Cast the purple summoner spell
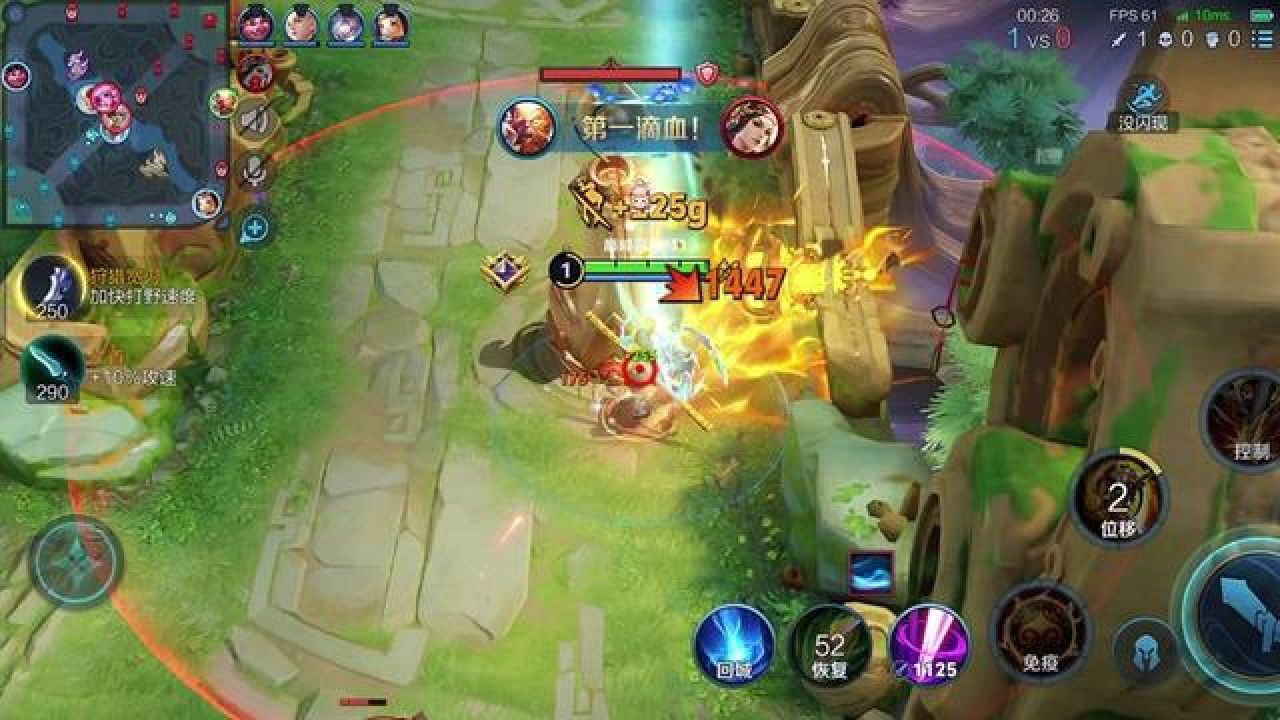1280x720 pixels. point(929,645)
